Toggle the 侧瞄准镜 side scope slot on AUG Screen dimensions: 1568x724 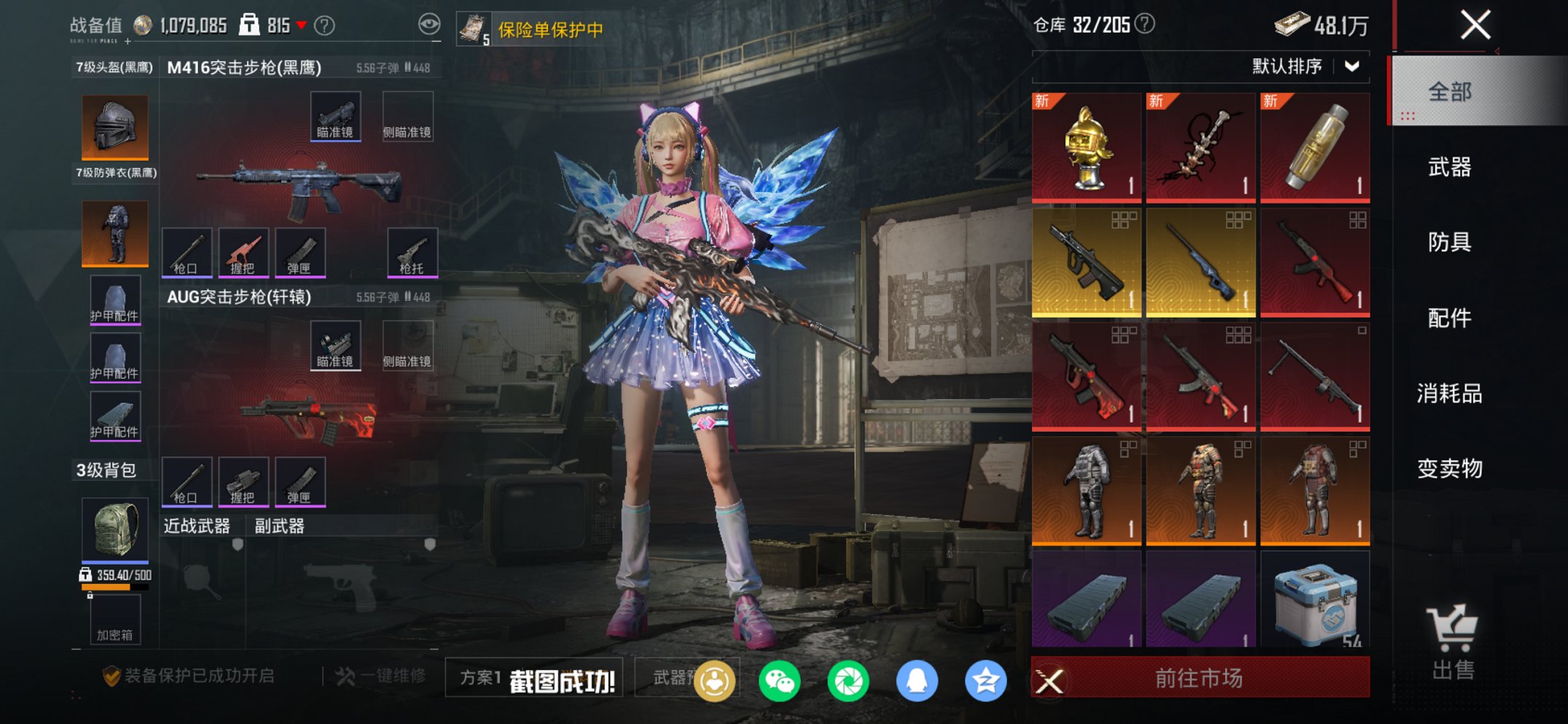[x=409, y=345]
